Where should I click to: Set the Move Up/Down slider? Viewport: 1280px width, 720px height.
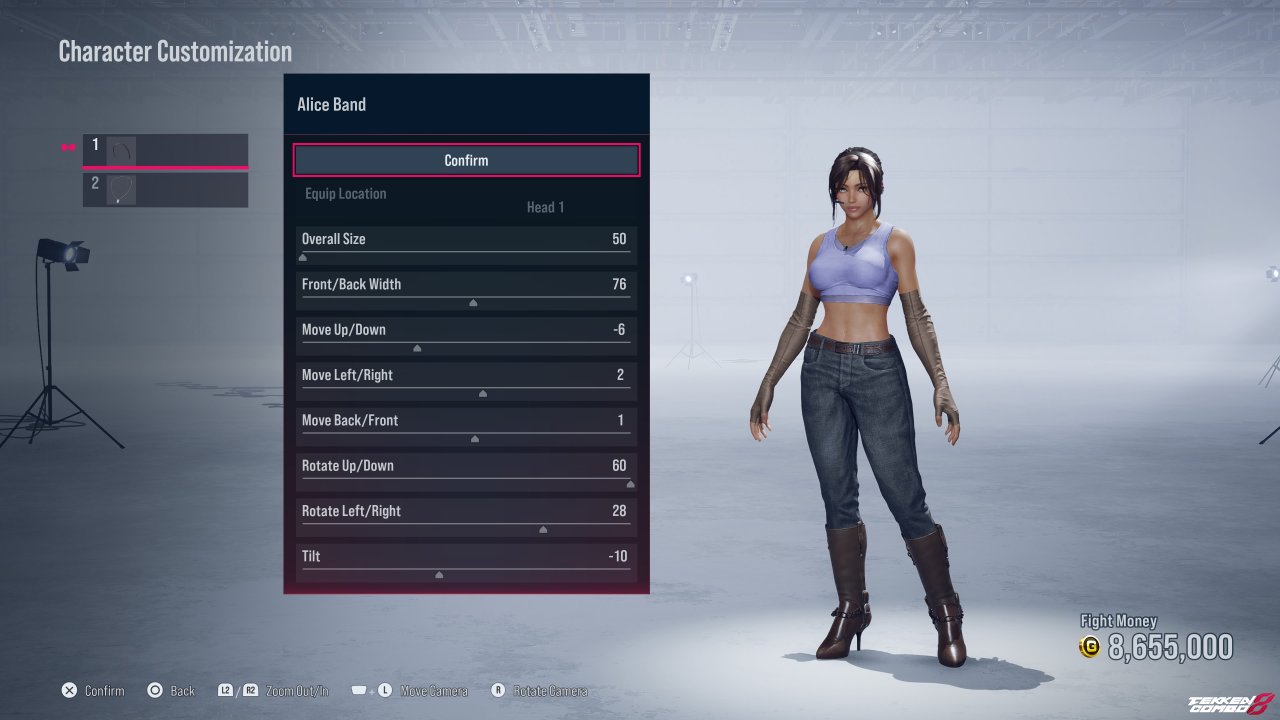[x=417, y=348]
